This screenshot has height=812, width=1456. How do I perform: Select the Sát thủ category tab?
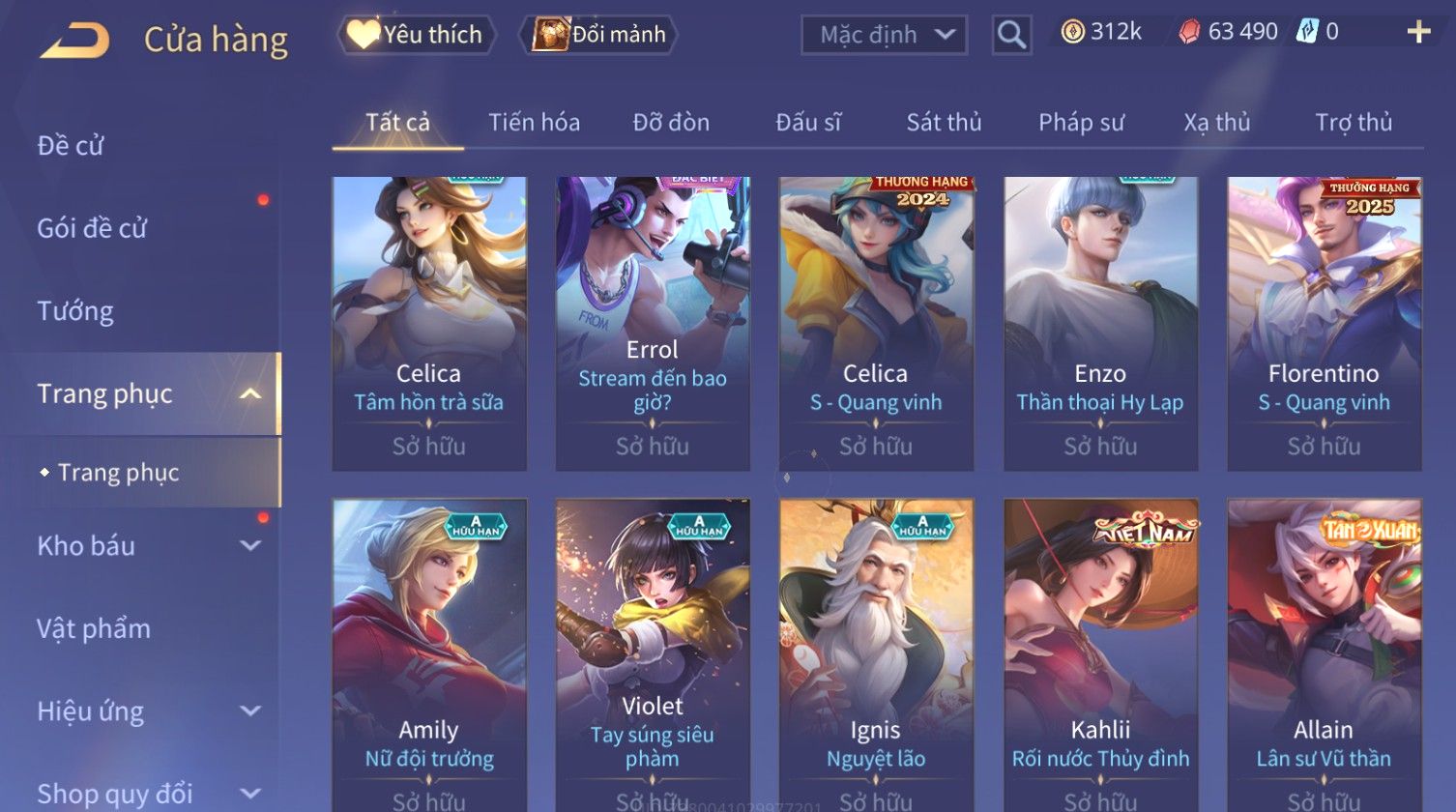click(x=944, y=123)
